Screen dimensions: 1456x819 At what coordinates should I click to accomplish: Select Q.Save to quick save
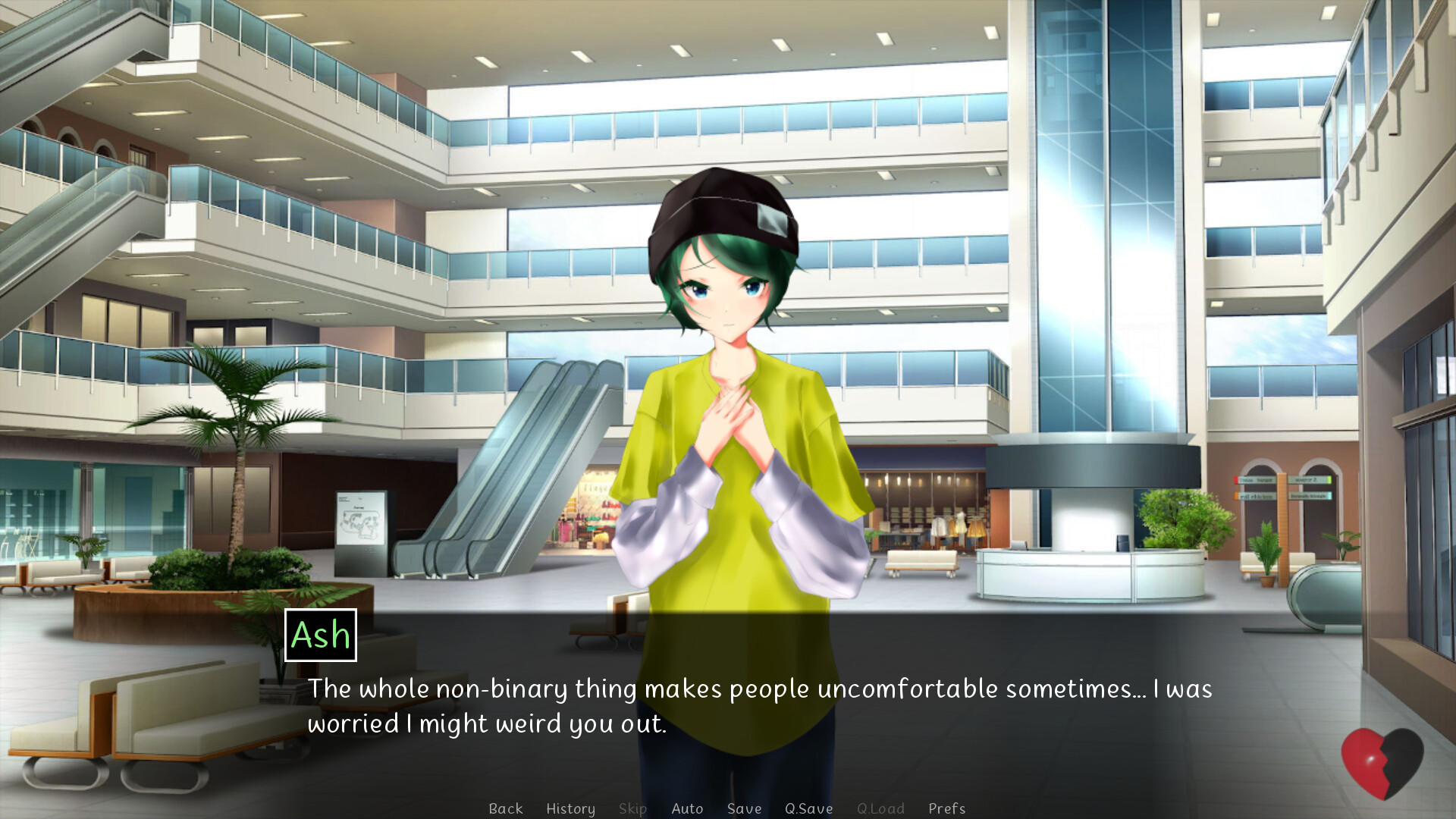pos(809,808)
